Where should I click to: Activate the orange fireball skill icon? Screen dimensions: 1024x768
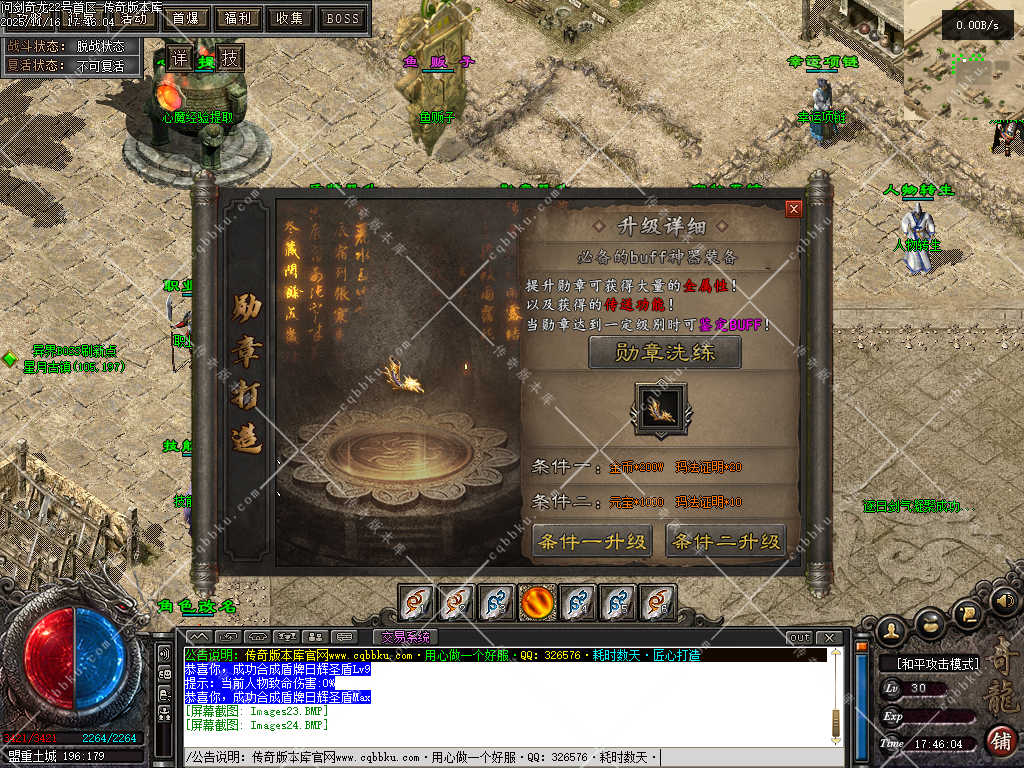[x=537, y=602]
